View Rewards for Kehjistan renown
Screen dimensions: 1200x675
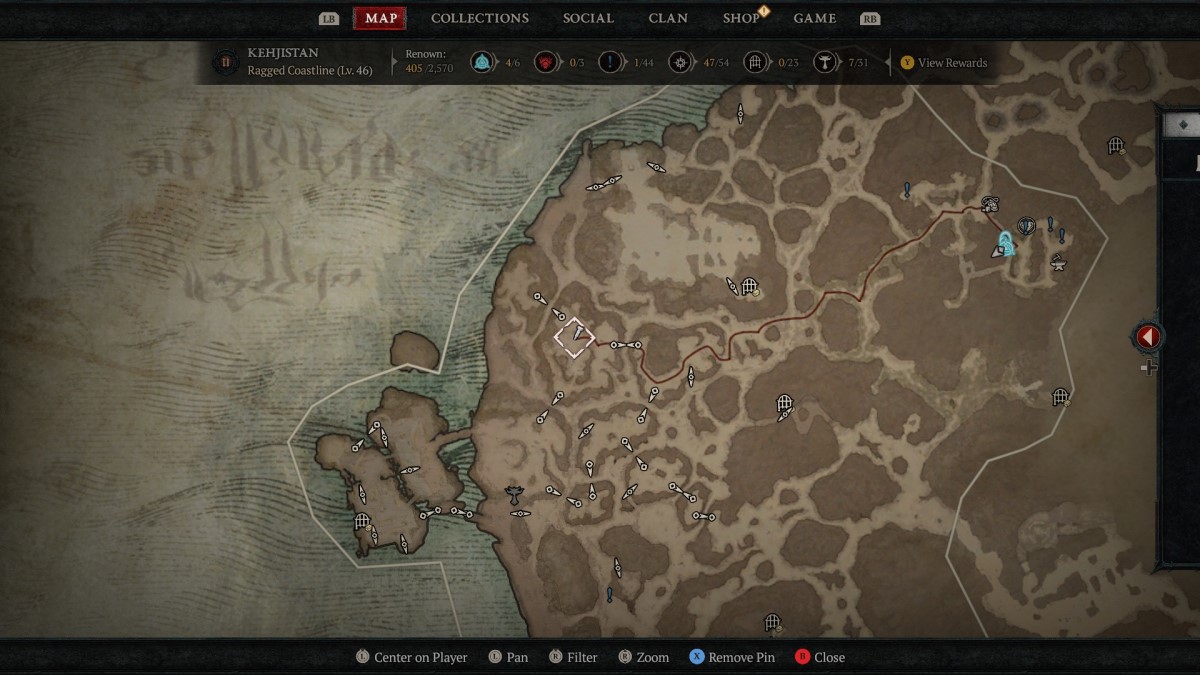coord(943,63)
